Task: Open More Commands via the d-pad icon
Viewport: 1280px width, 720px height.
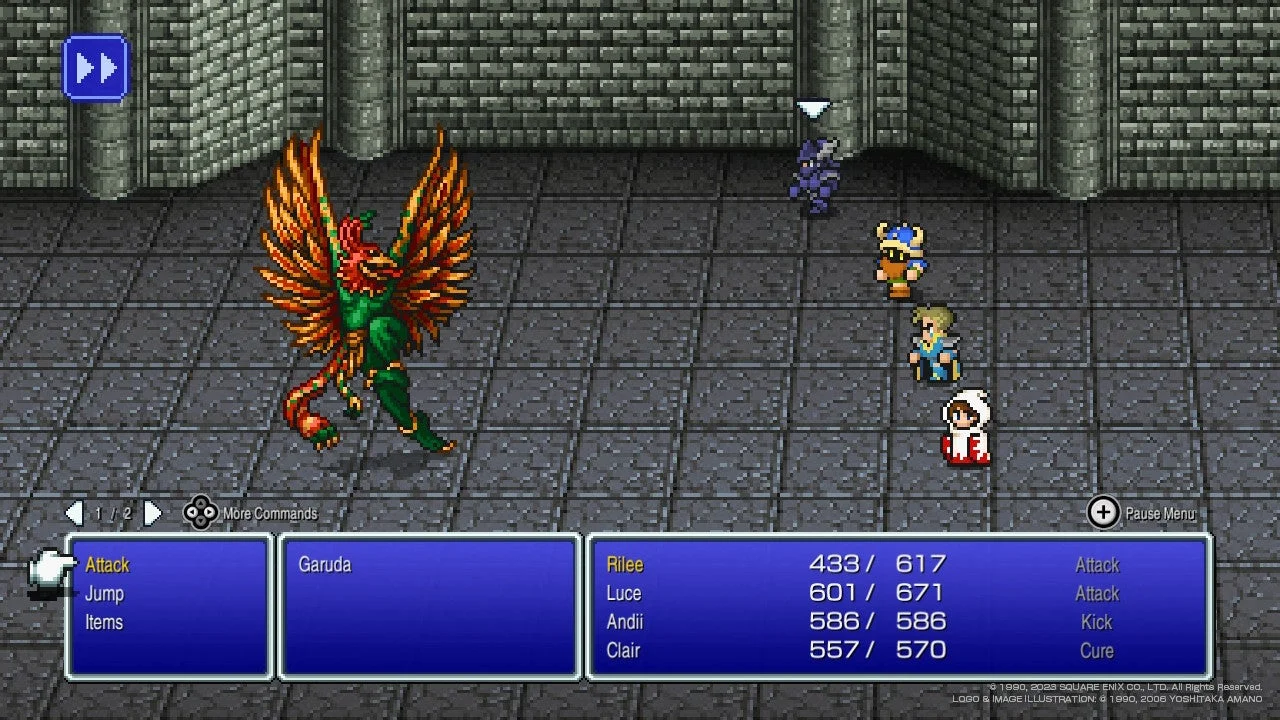Action: tap(202, 513)
